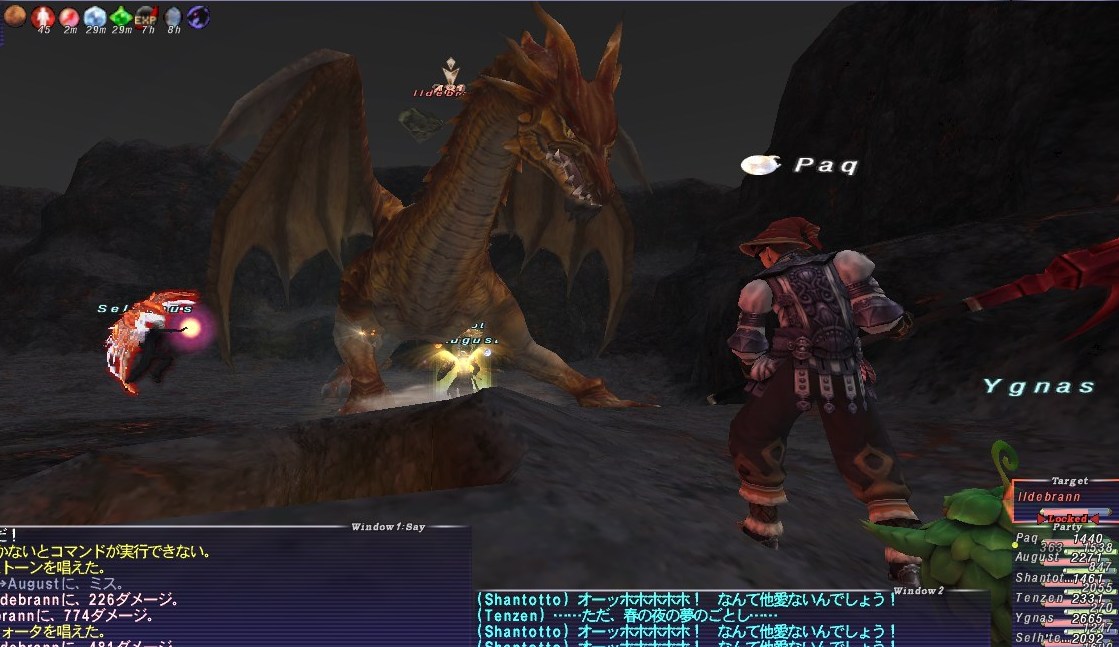Click the brown orb status icon
1119x647 pixels.
[x=16, y=15]
